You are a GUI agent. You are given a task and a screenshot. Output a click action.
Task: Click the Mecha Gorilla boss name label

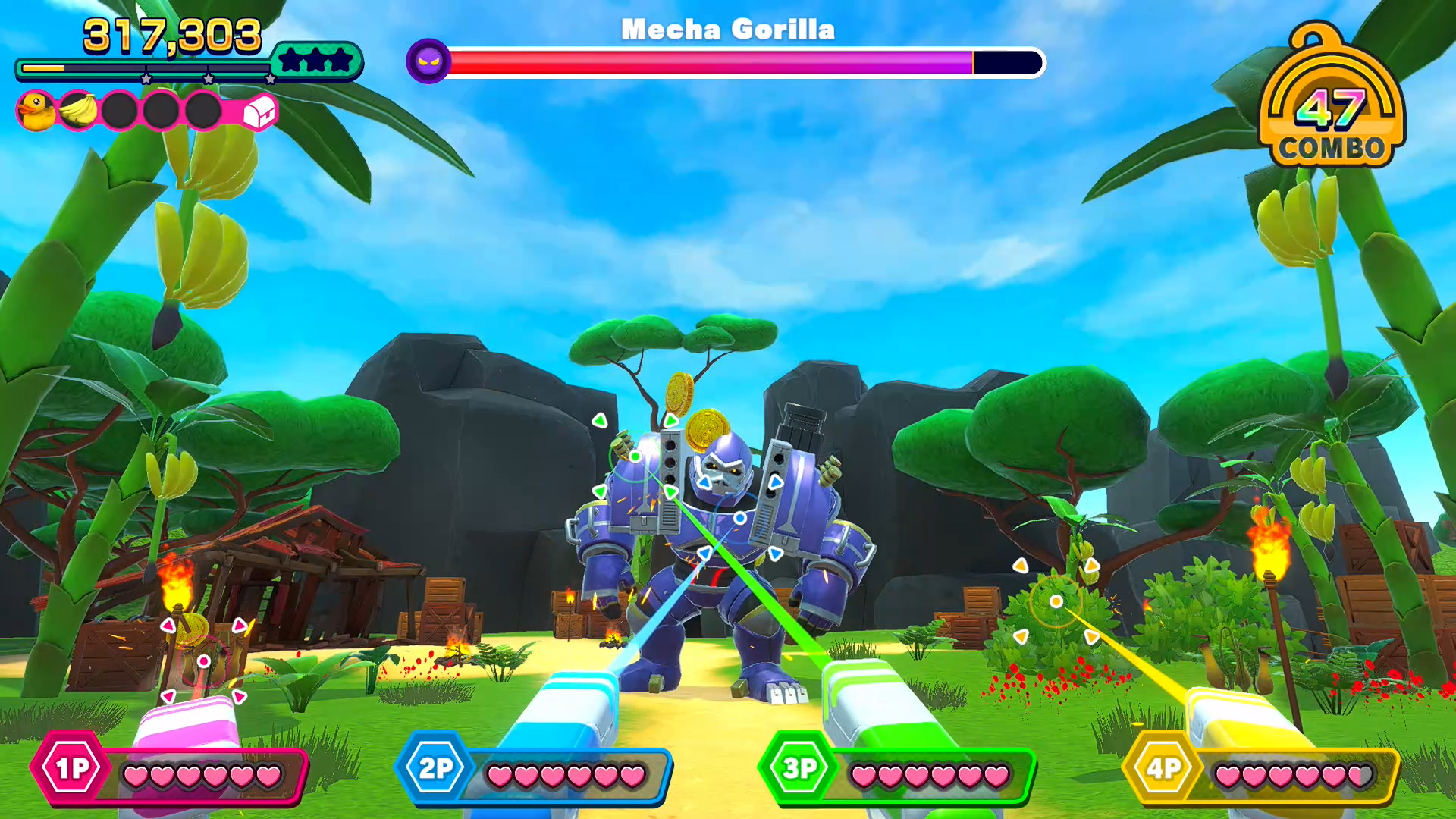coord(726,29)
